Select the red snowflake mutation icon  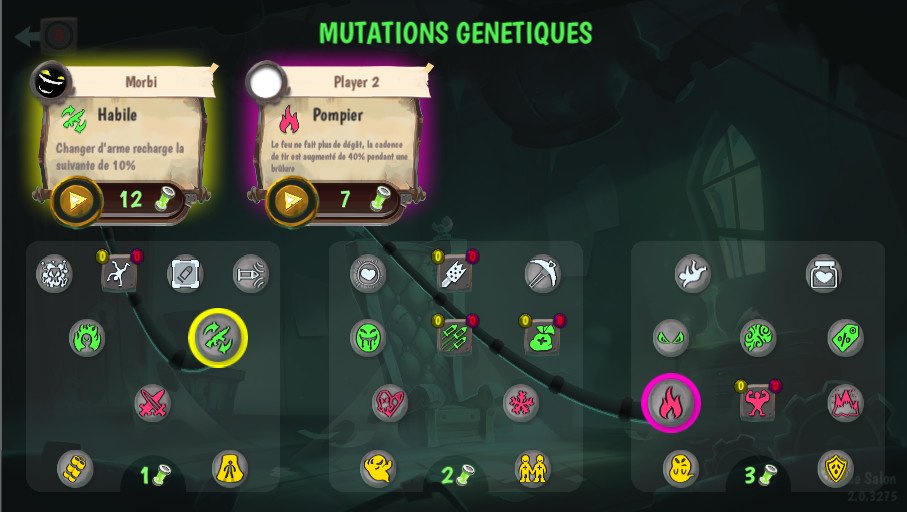tap(520, 403)
